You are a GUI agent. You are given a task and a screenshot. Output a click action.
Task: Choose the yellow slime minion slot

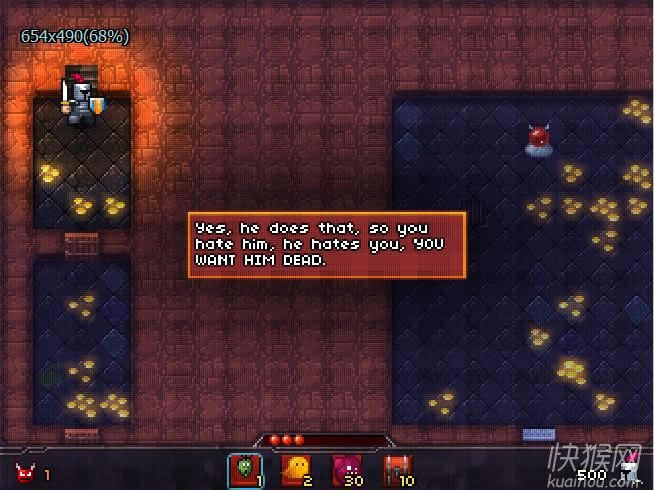point(296,468)
